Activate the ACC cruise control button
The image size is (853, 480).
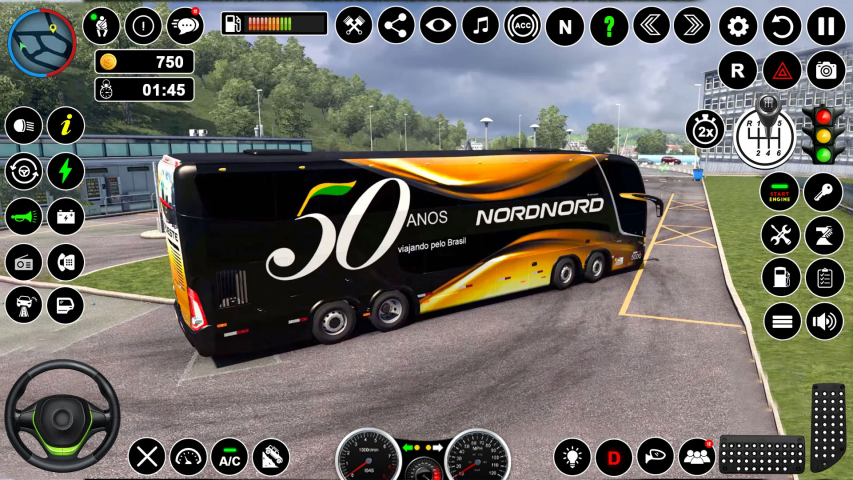pos(522,26)
